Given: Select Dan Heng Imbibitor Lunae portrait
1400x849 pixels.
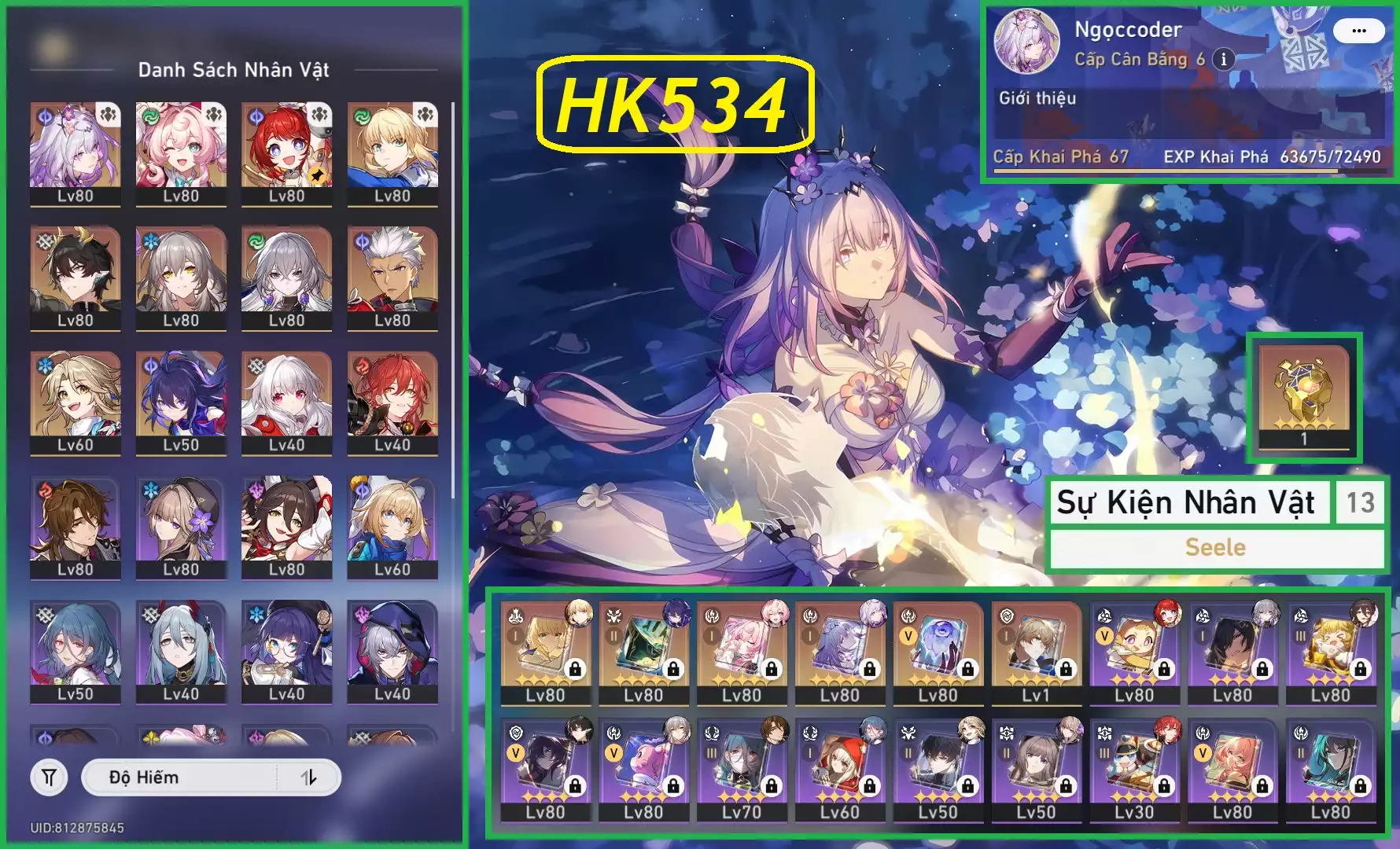Looking at the screenshot, I should [76, 277].
